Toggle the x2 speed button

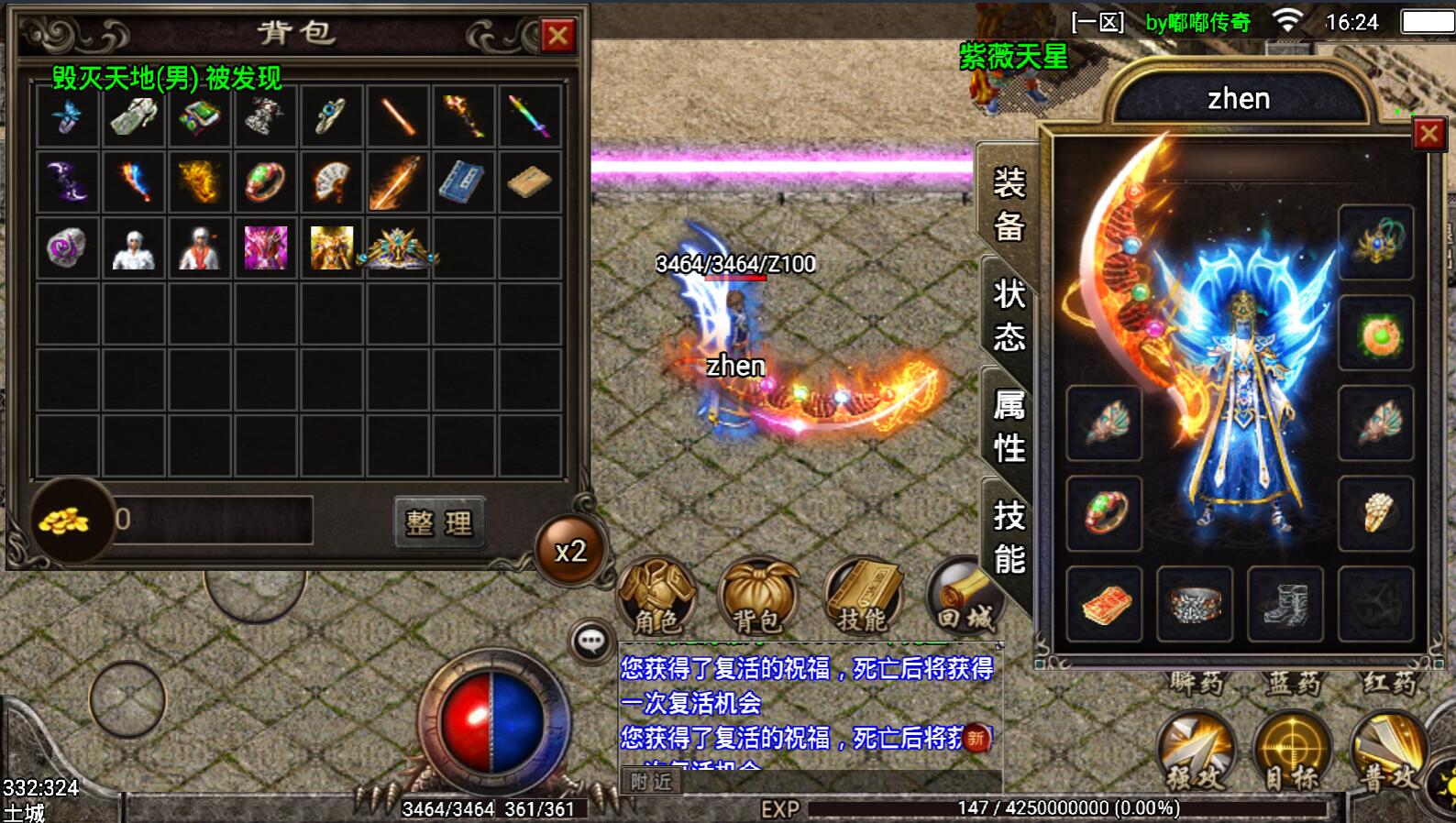[570, 551]
